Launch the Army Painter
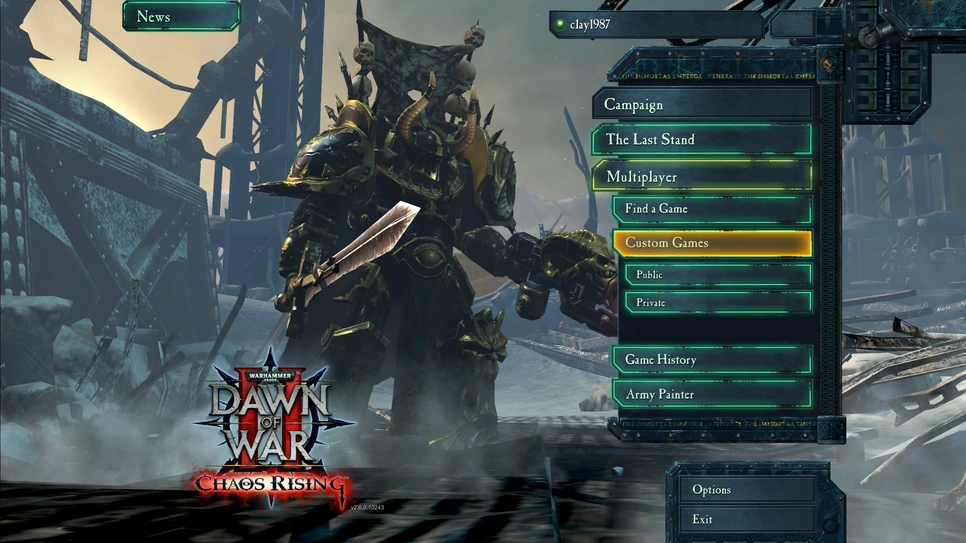The image size is (966, 543). point(712,394)
